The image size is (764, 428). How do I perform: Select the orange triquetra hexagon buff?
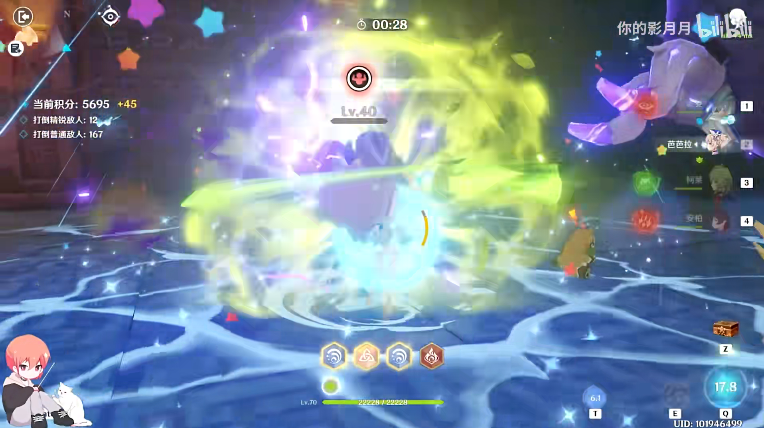point(366,355)
